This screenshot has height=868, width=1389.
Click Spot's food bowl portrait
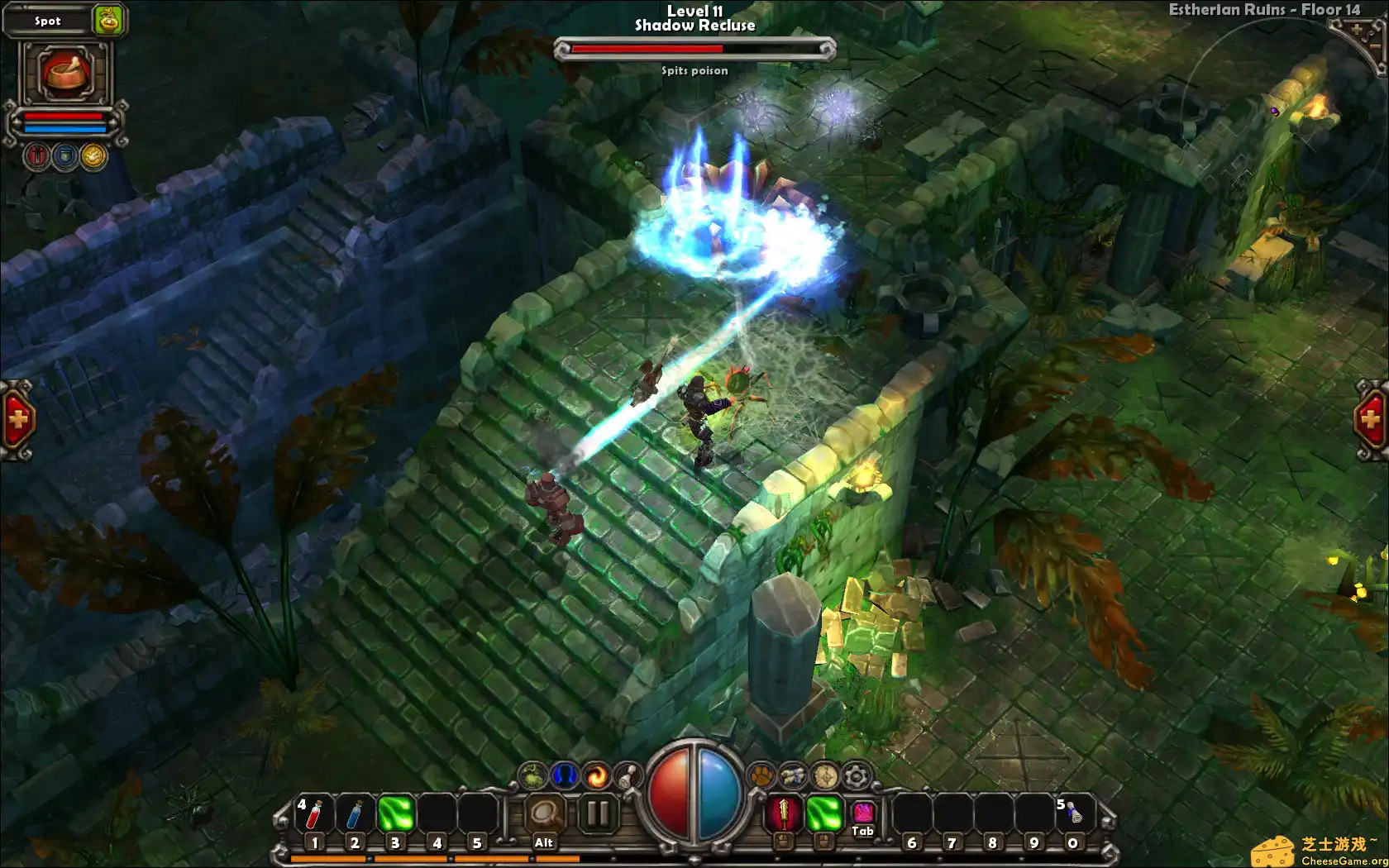pos(64,74)
